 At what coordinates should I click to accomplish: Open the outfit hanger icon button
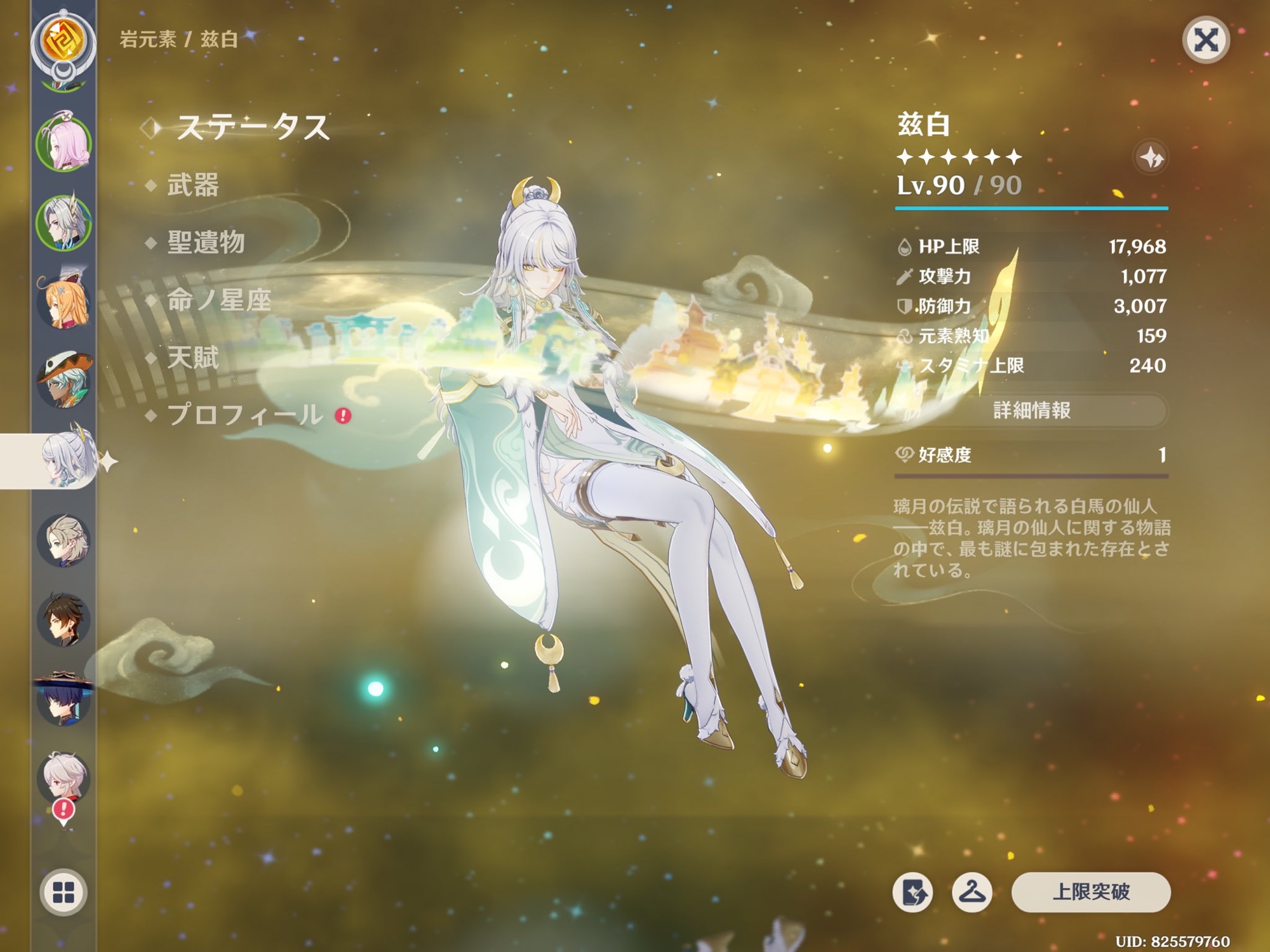click(x=972, y=892)
